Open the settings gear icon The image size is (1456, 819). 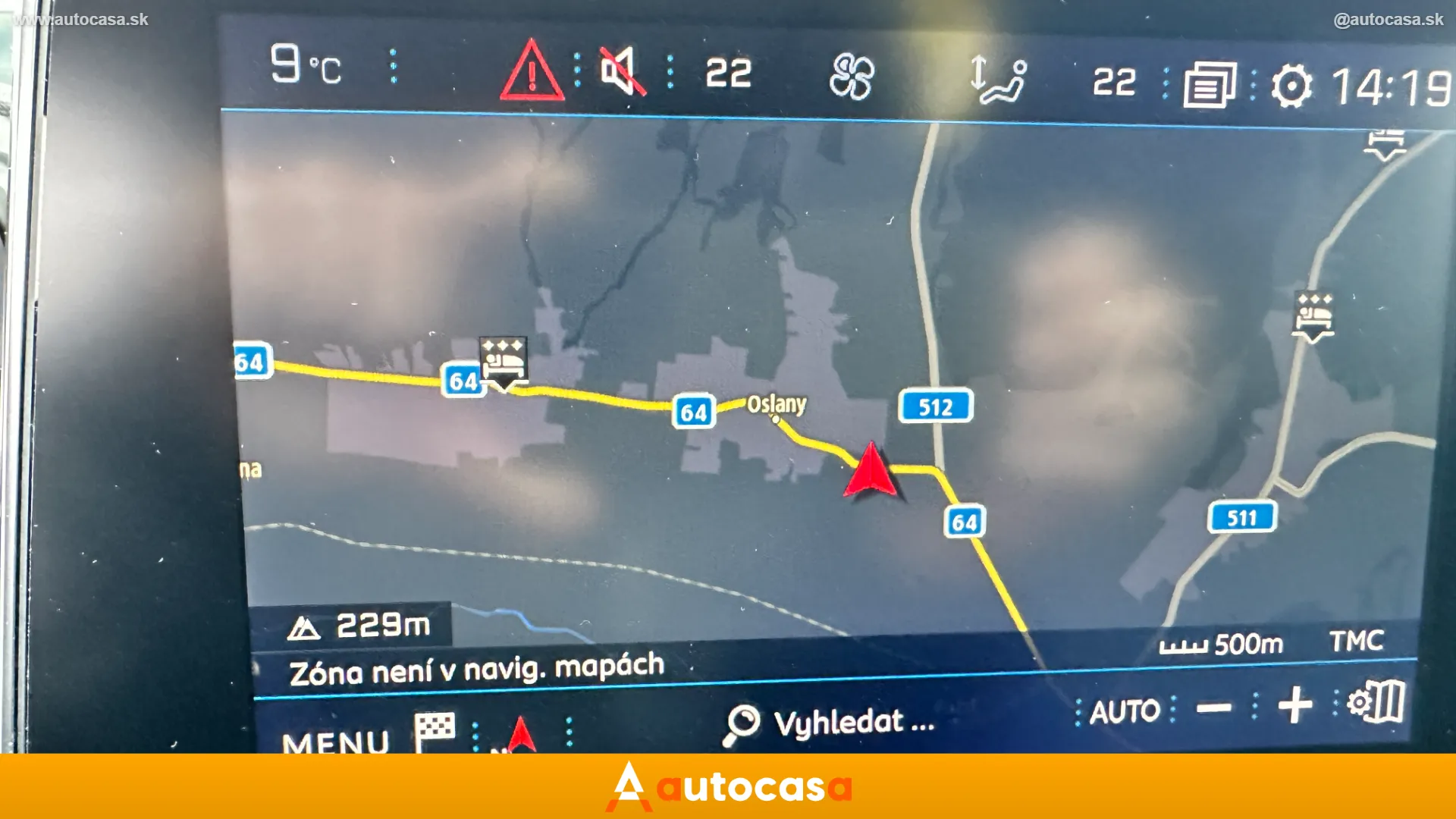click(1291, 85)
